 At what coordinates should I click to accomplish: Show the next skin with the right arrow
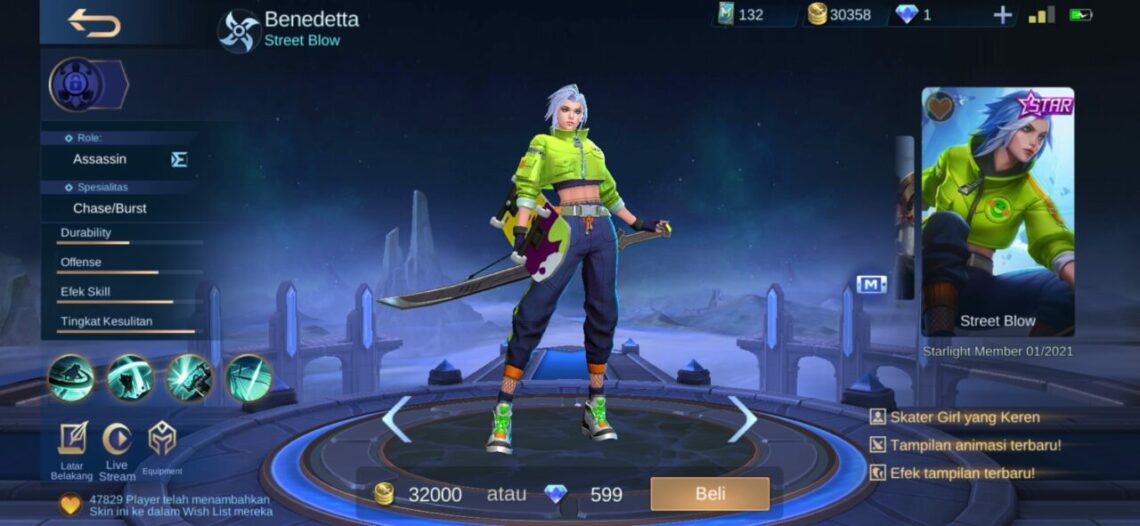[x=742, y=419]
